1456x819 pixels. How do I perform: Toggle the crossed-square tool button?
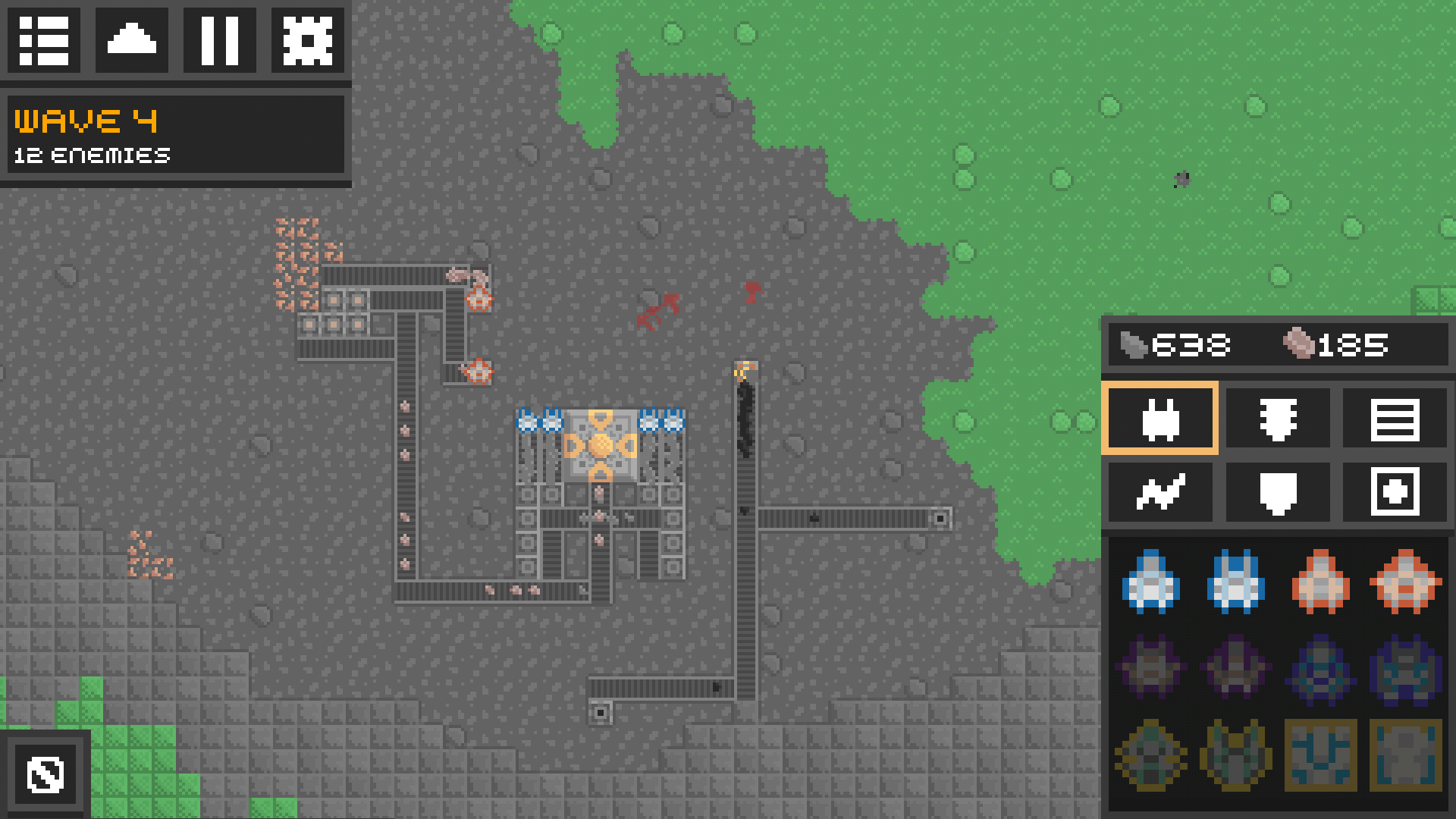45,774
